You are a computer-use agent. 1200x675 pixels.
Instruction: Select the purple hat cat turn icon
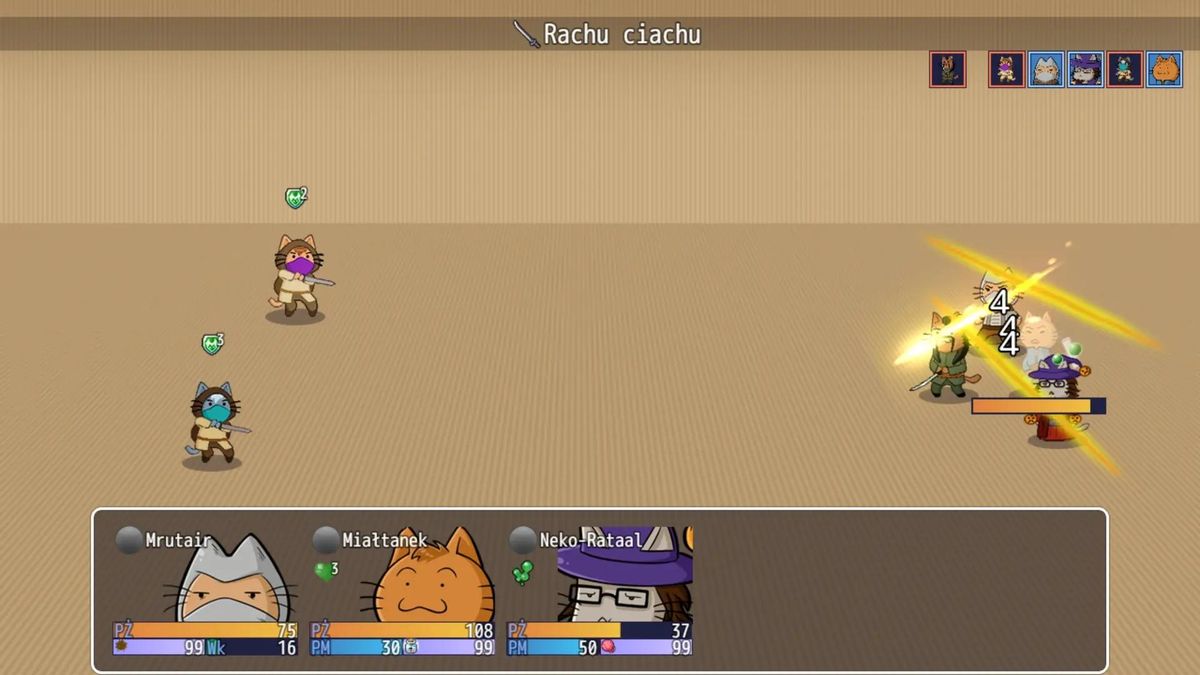1086,70
